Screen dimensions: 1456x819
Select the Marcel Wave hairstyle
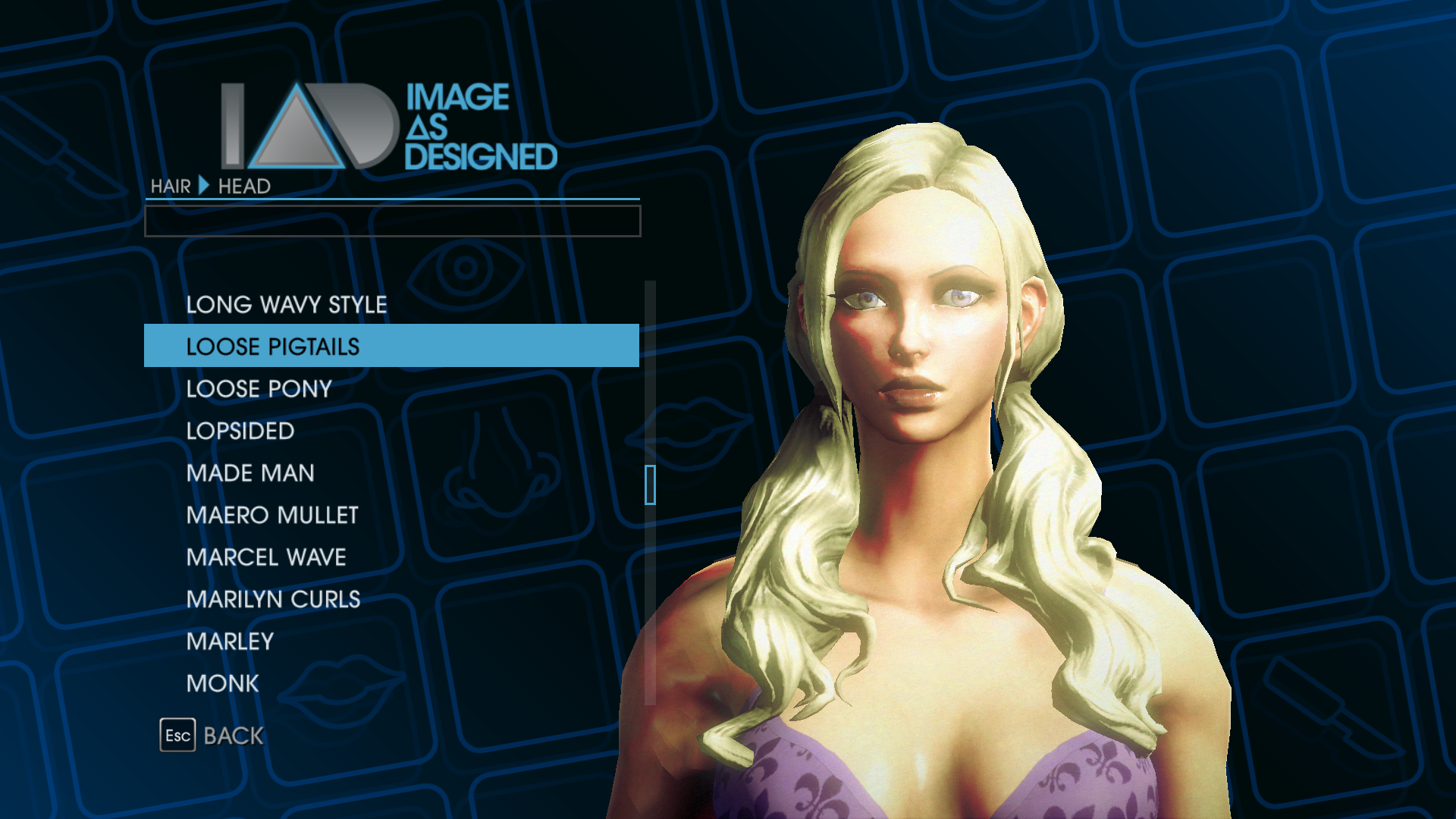[x=266, y=557]
